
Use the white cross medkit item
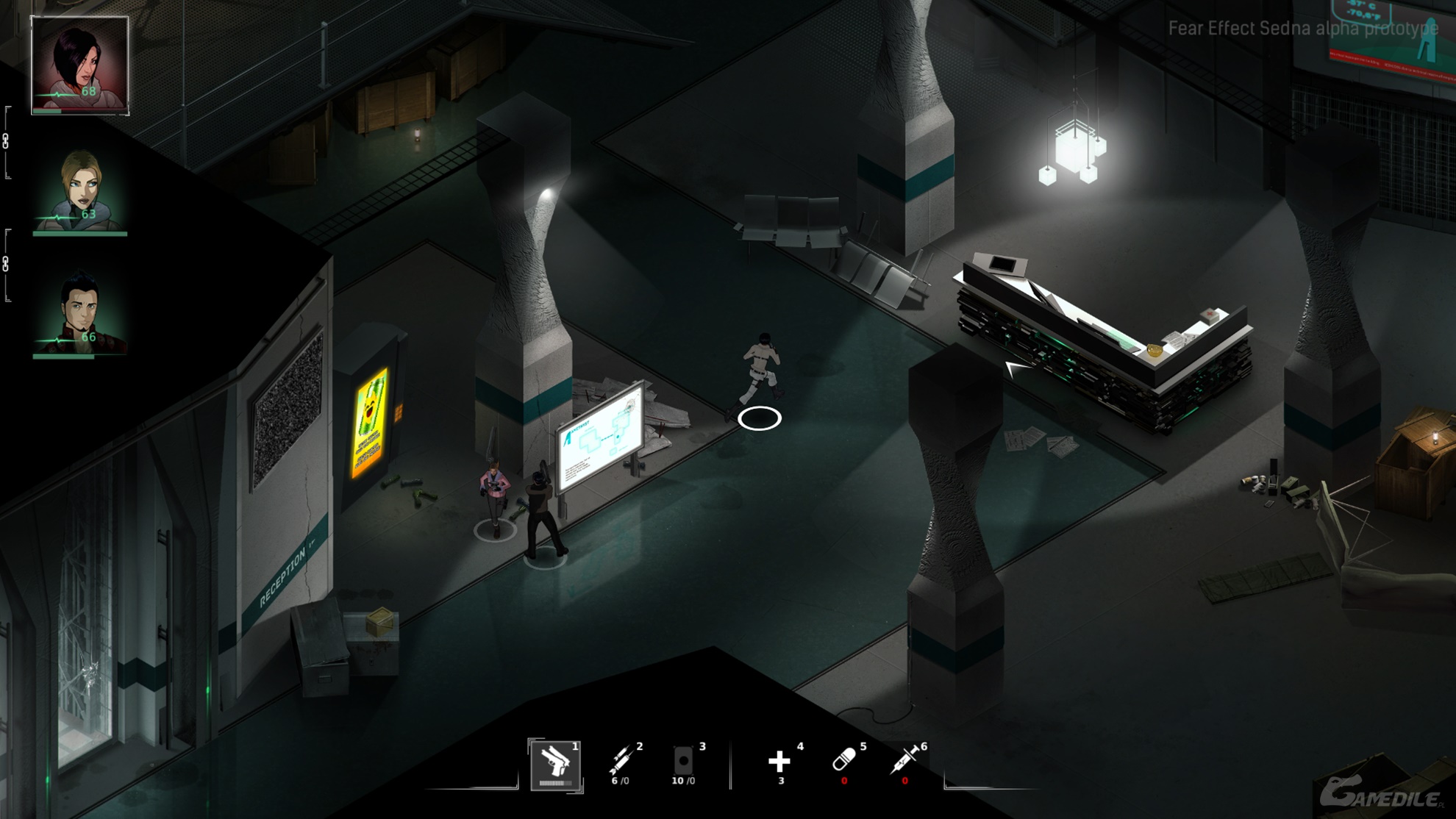pos(779,761)
